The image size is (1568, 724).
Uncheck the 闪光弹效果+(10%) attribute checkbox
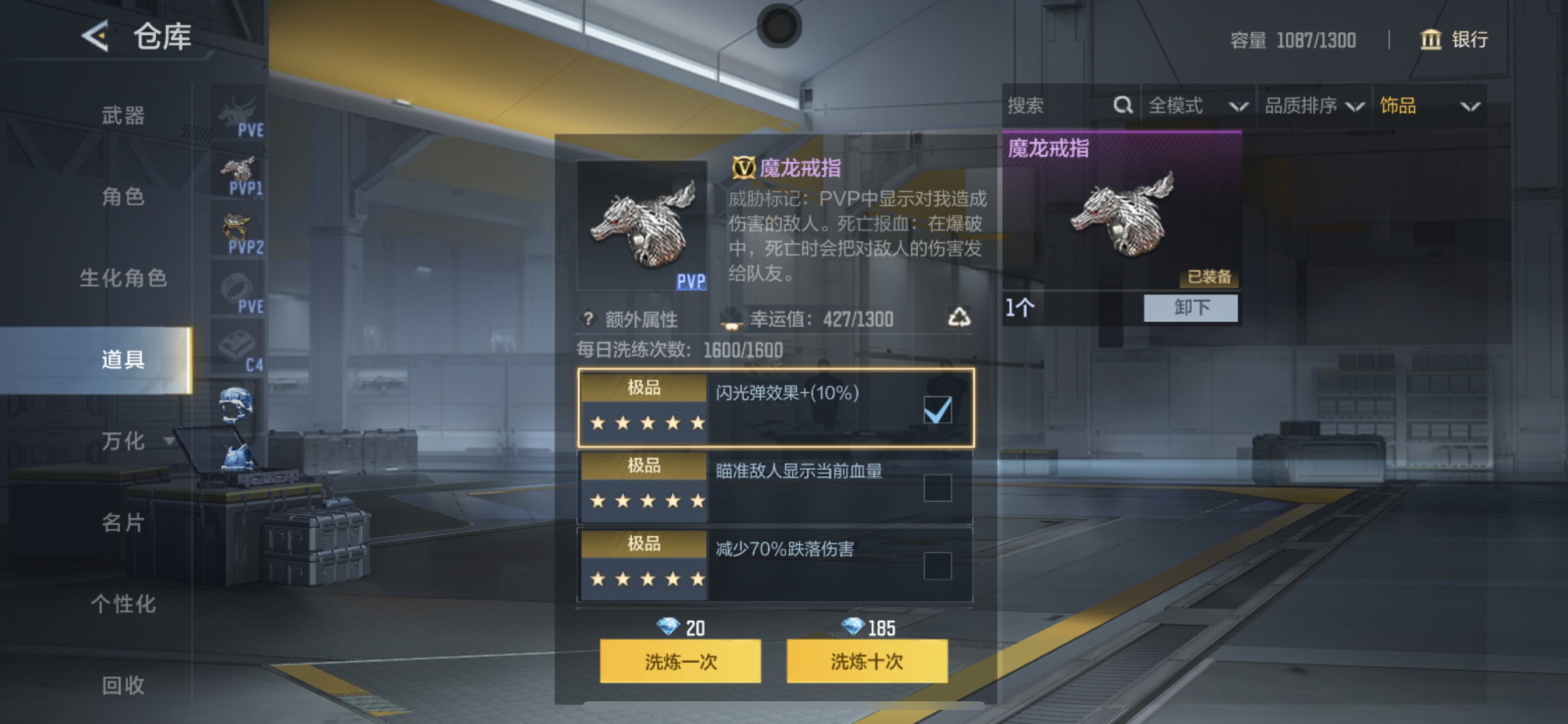(937, 409)
